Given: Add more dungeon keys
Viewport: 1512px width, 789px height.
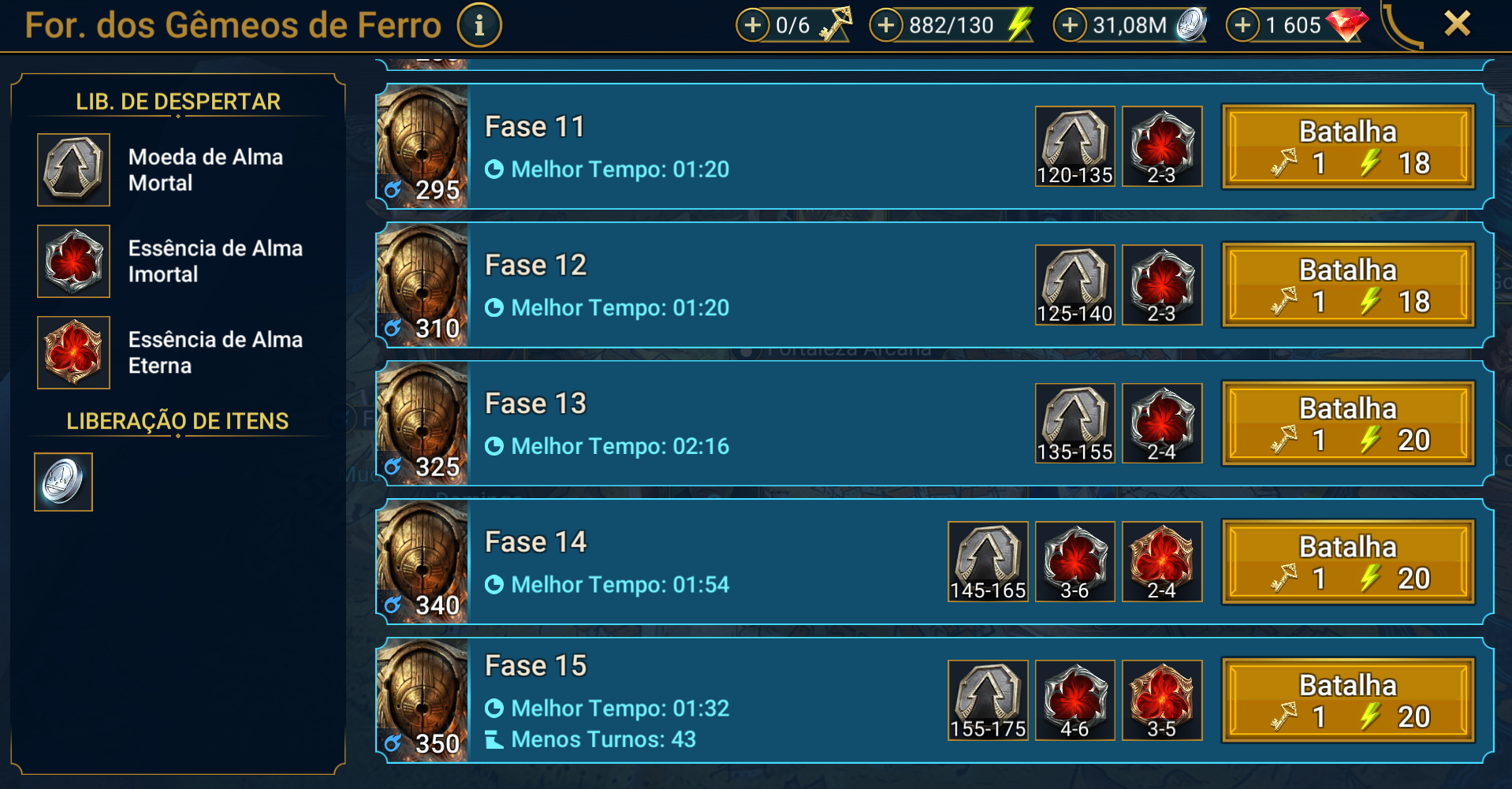Looking at the screenshot, I should 753,25.
